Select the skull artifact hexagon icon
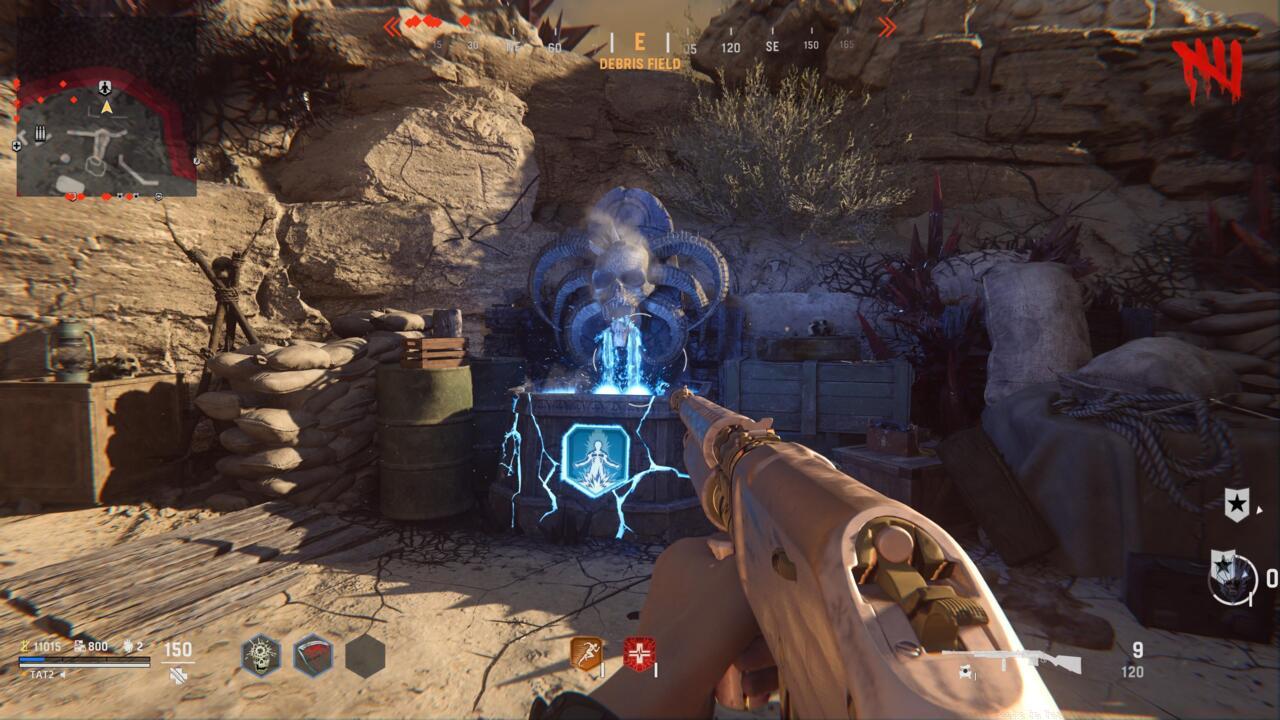The height and width of the screenshot is (720, 1280). point(261,655)
